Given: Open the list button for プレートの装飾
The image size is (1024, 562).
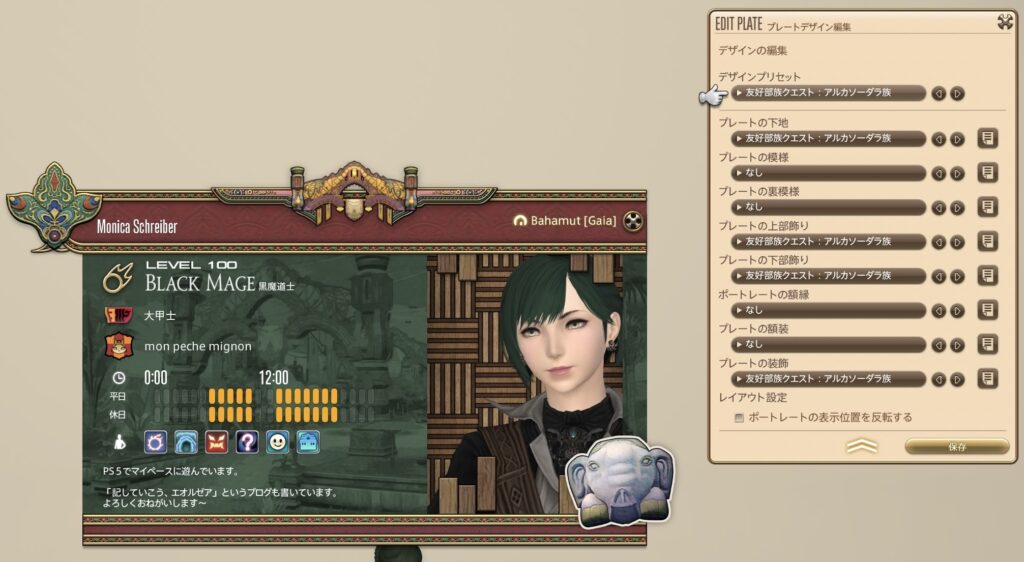Looking at the screenshot, I should (987, 379).
